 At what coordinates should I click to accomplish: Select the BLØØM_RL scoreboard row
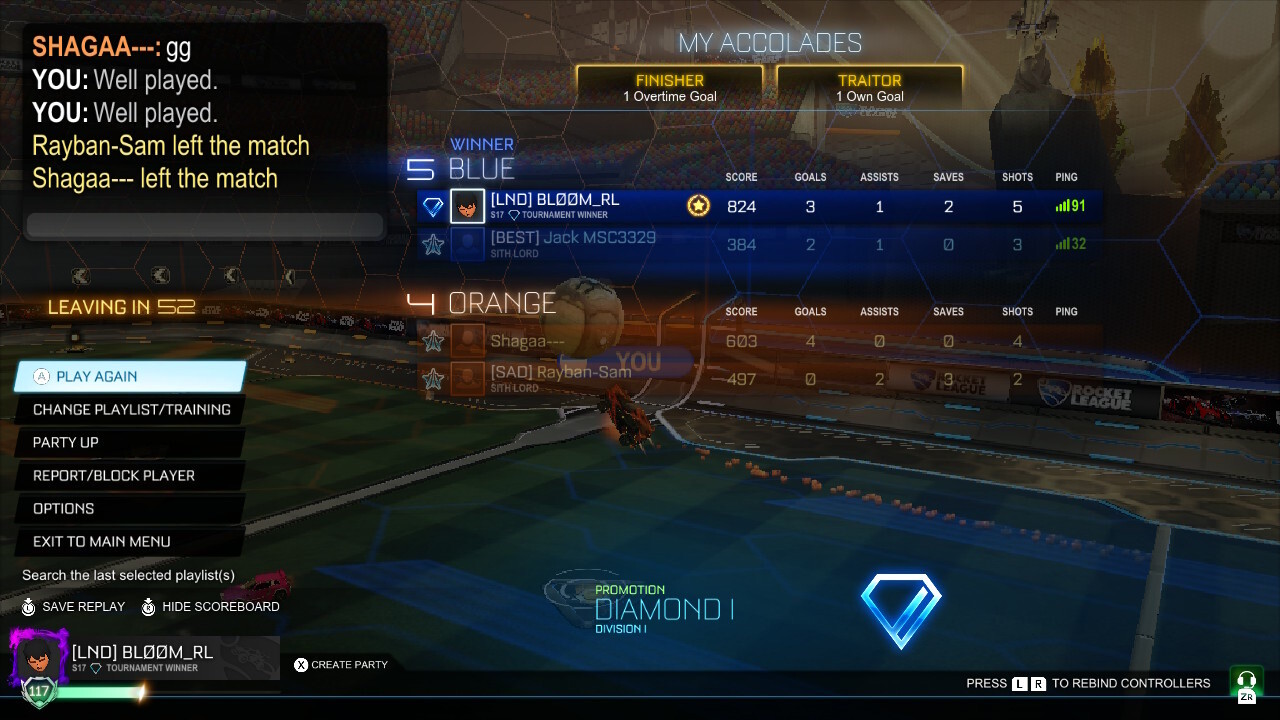tap(760, 207)
